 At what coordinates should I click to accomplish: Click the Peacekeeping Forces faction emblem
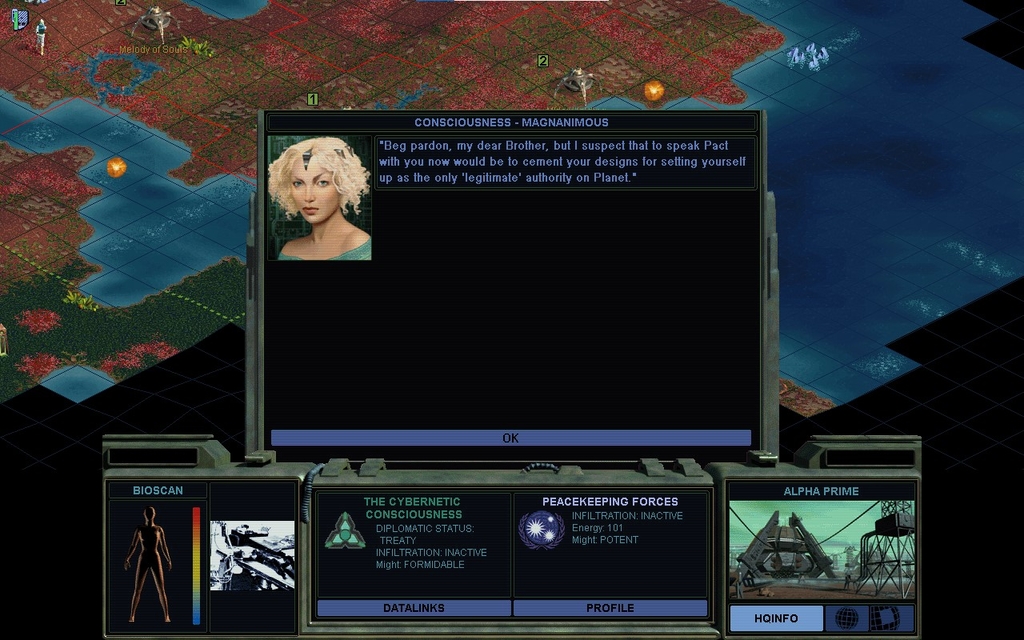tap(541, 530)
